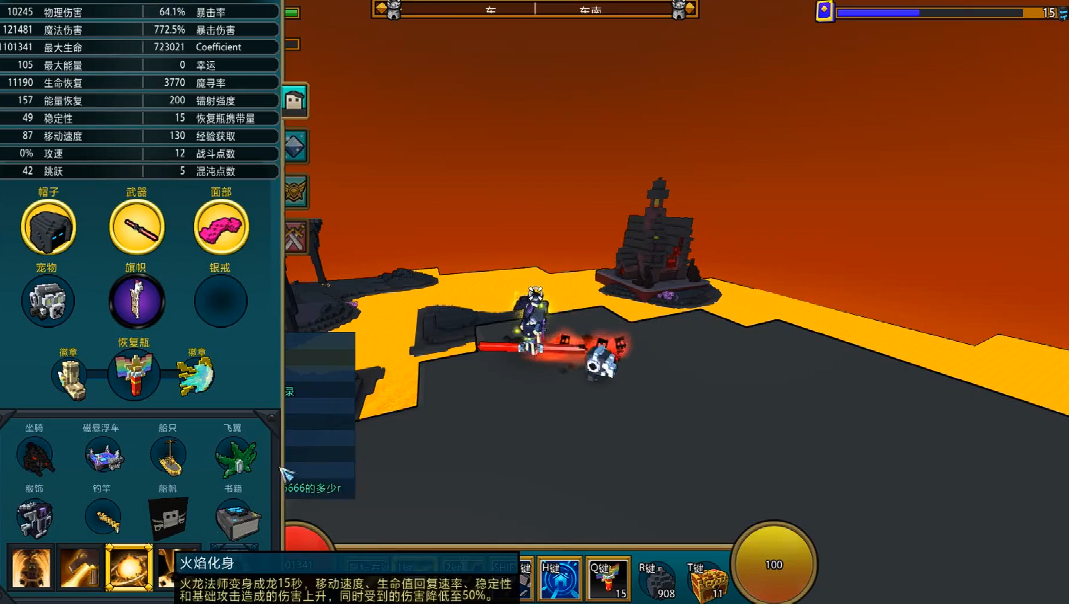Select the pet ally slot

point(48,301)
